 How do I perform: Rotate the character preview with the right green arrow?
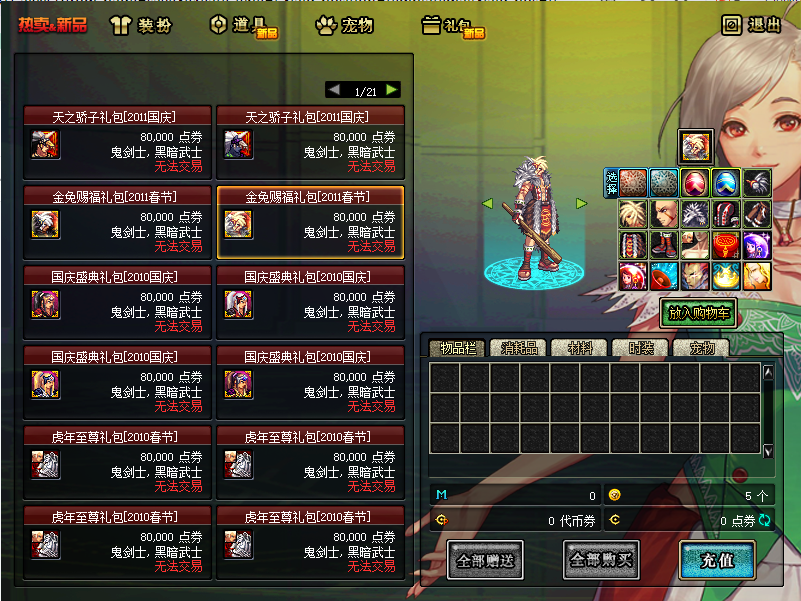(581, 204)
